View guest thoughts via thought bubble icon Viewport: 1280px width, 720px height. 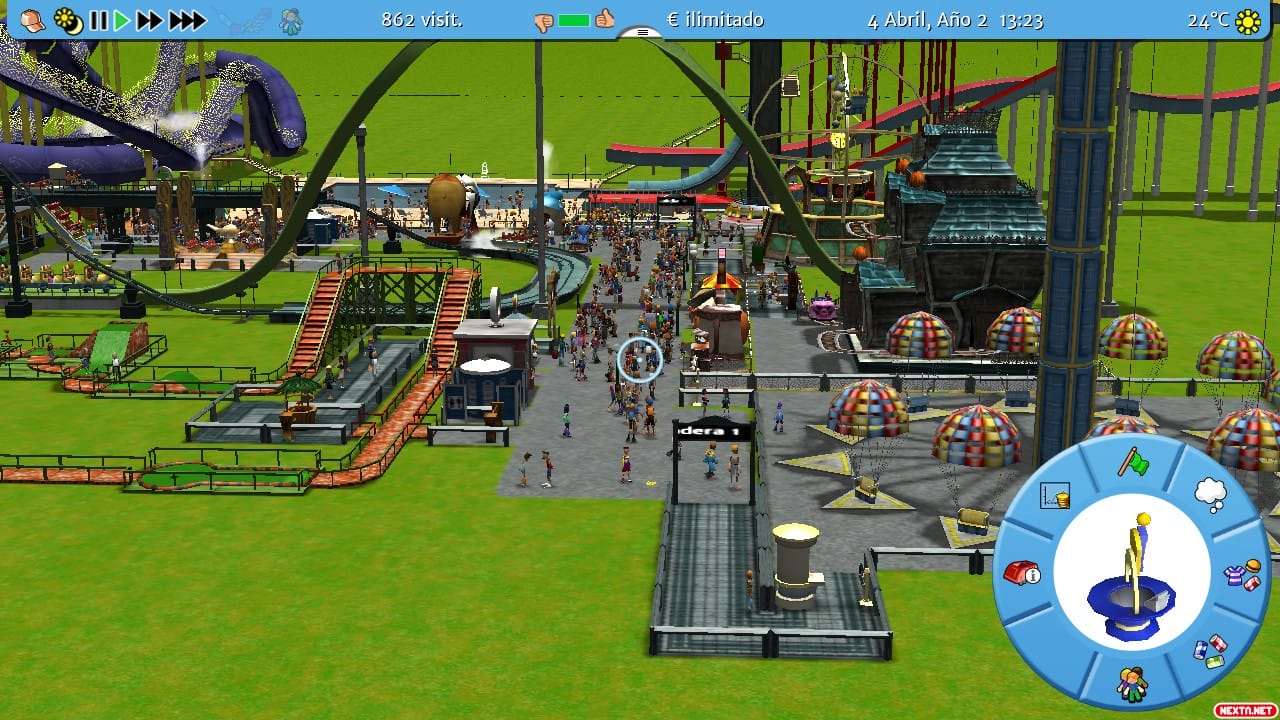click(x=1212, y=495)
